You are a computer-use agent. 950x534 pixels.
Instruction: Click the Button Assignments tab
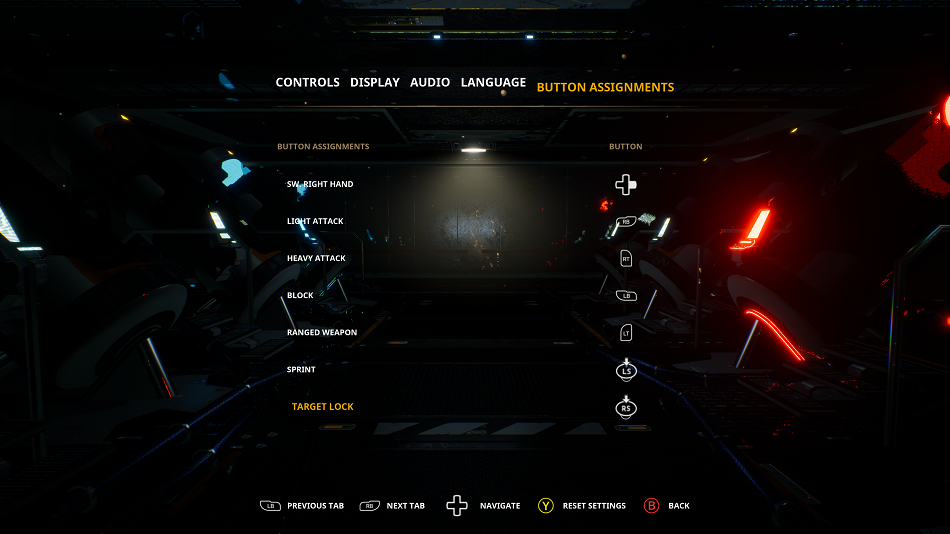click(605, 88)
